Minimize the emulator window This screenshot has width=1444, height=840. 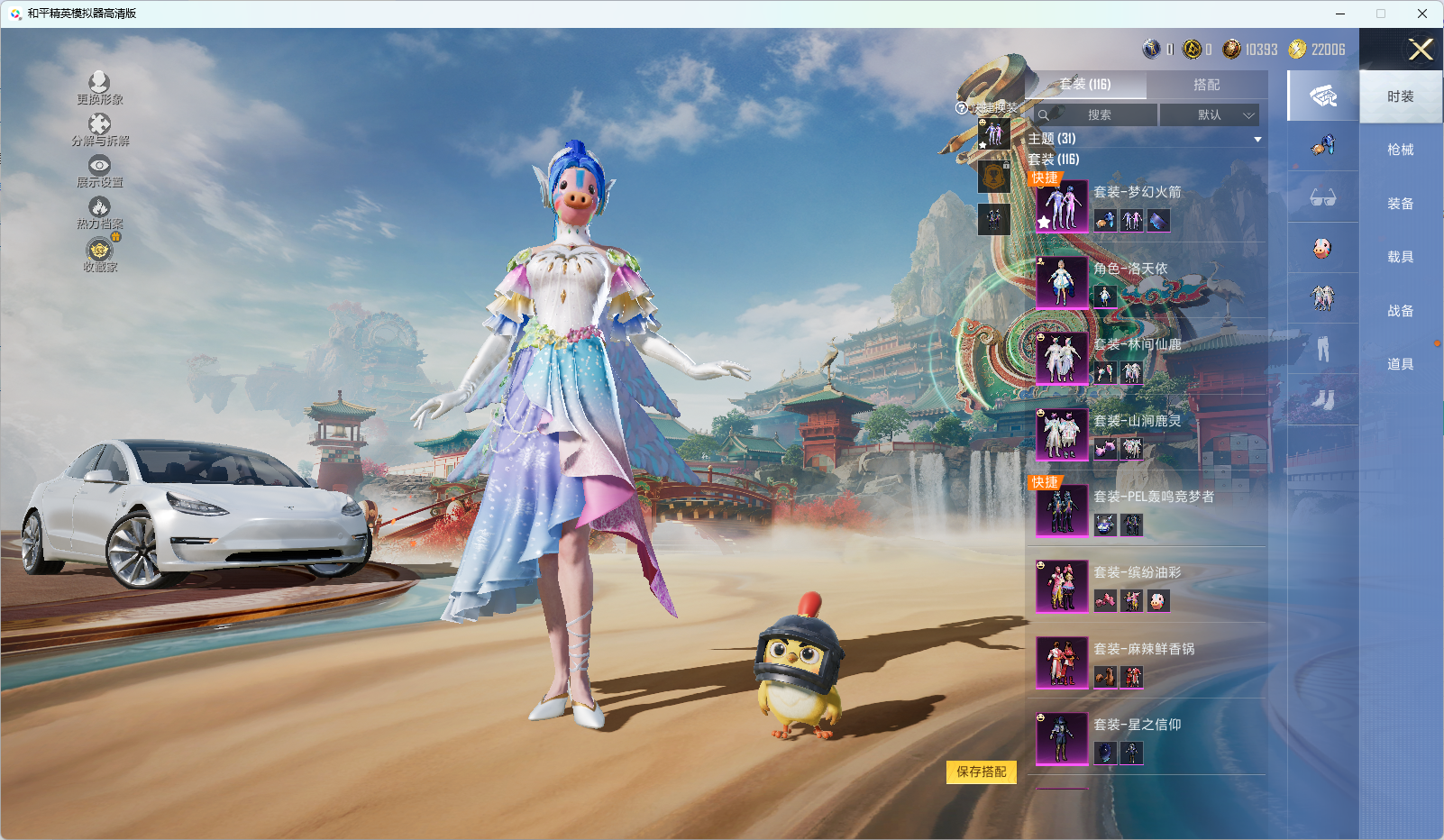tap(1340, 14)
